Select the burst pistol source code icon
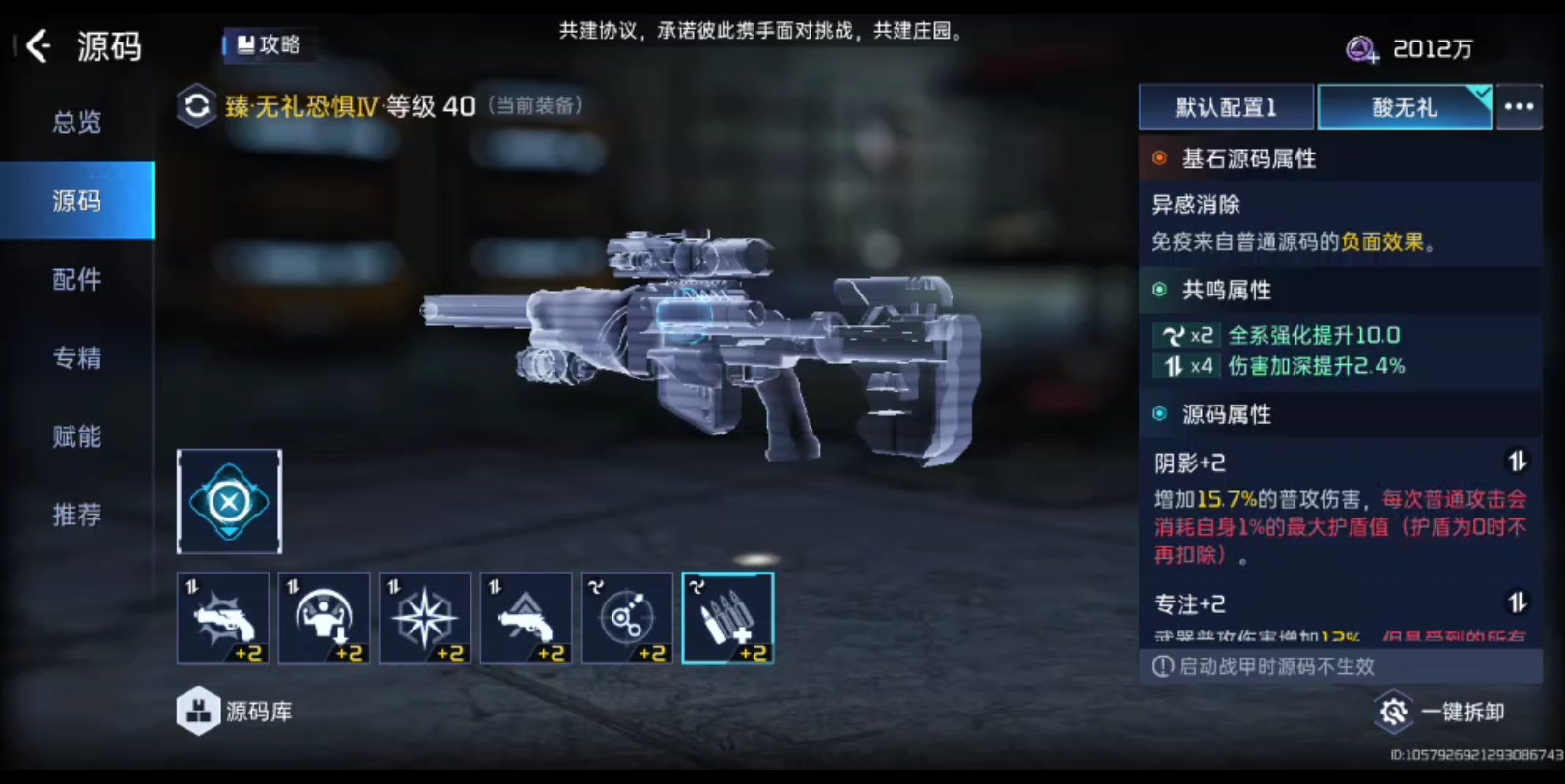This screenshot has height=784, width=1565. tap(223, 618)
